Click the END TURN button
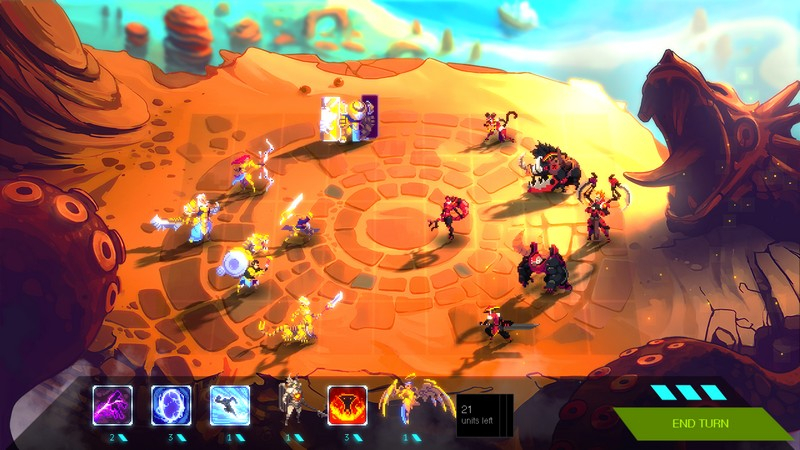The height and width of the screenshot is (450, 800). [700, 424]
